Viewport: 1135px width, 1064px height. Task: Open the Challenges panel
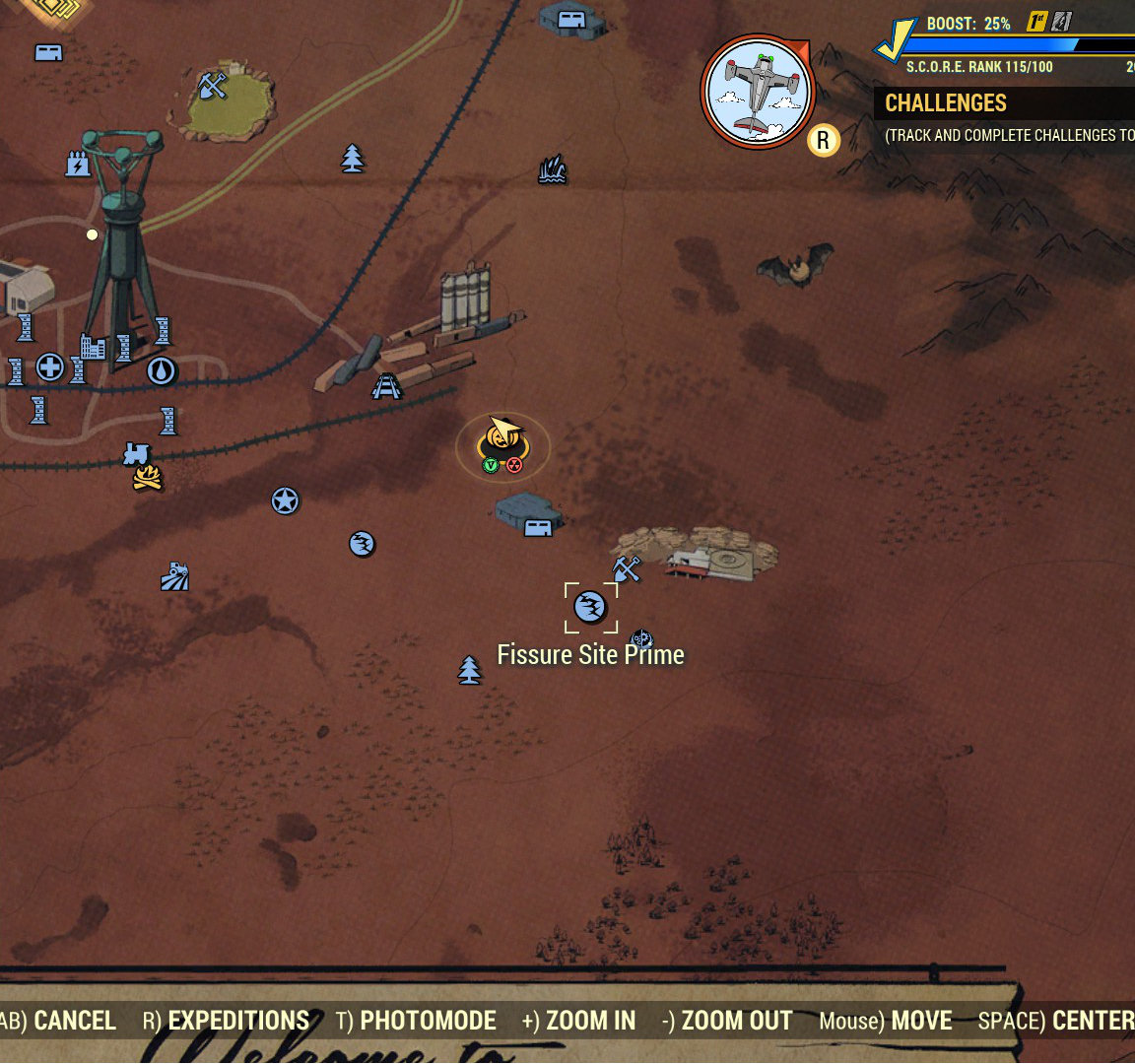pyautogui.click(x=946, y=103)
